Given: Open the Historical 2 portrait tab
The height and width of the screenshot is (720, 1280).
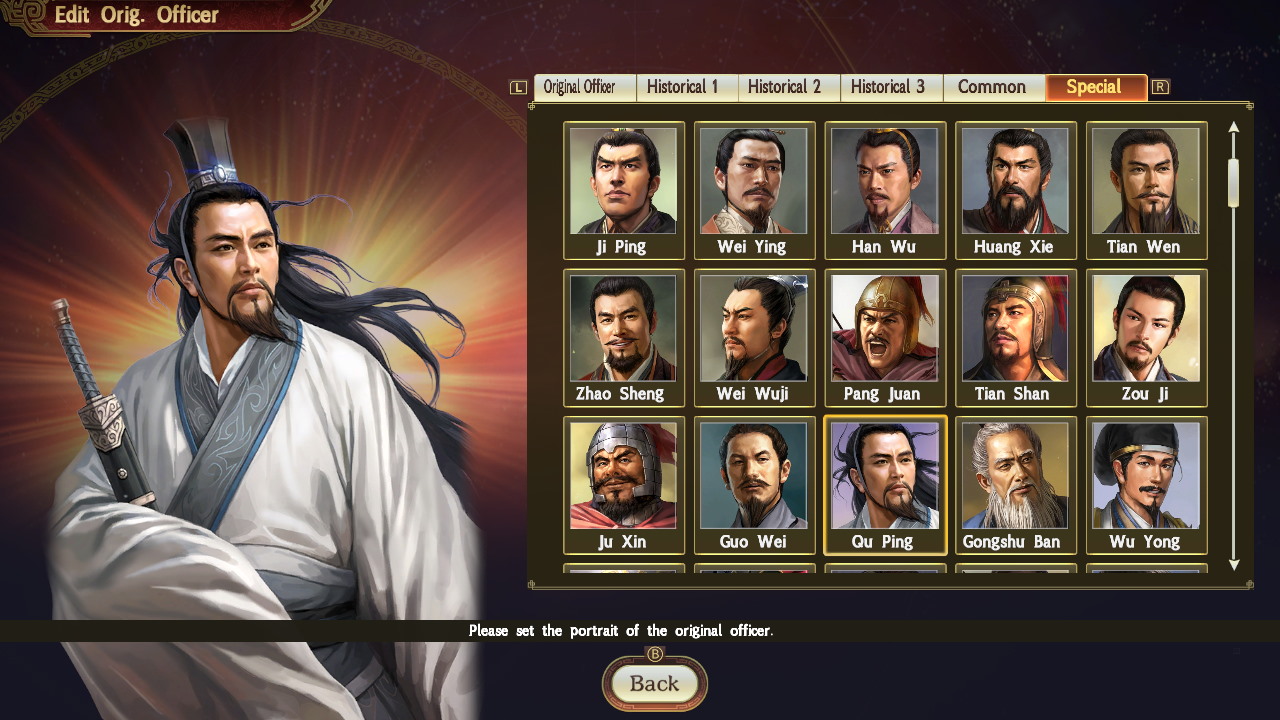Looking at the screenshot, I should [x=788, y=87].
